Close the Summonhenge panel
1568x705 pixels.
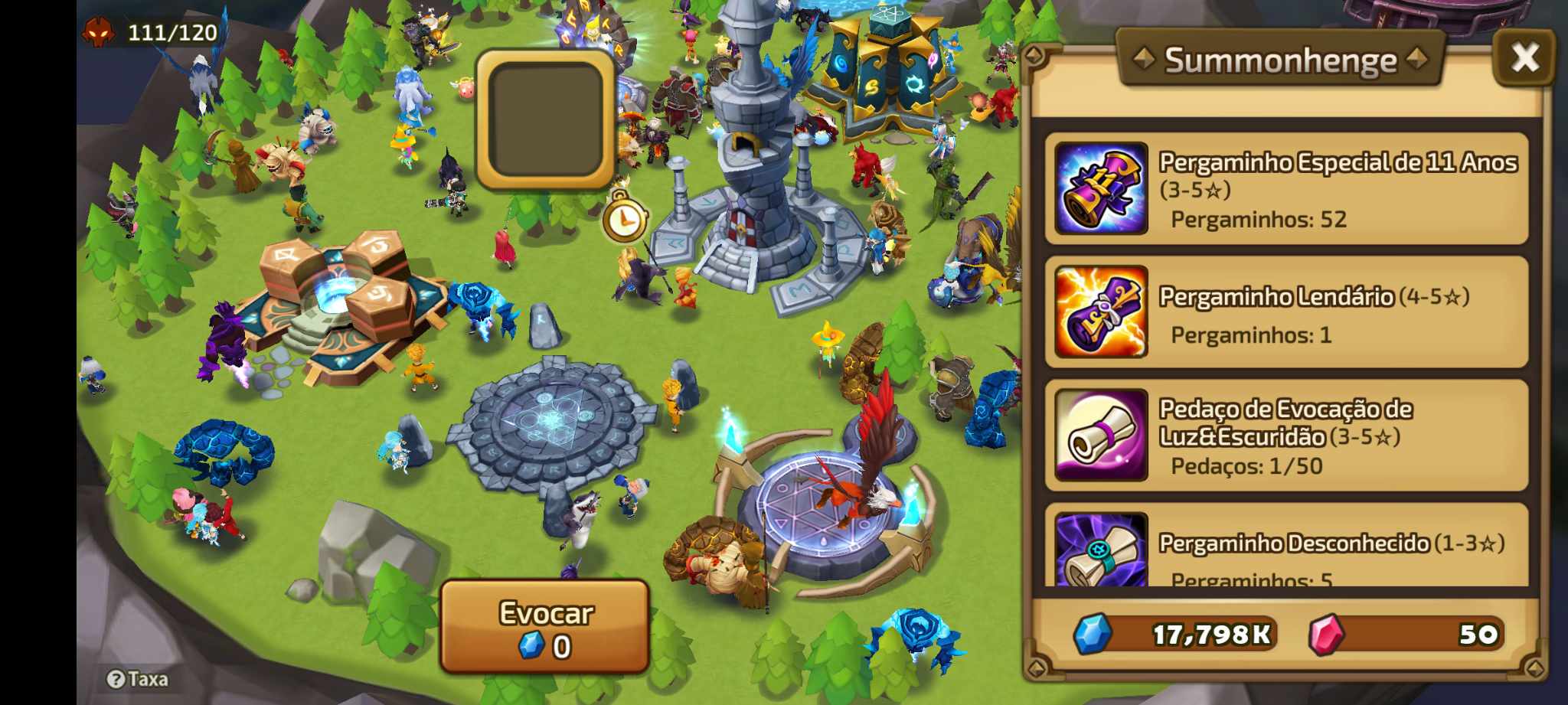(x=1524, y=57)
